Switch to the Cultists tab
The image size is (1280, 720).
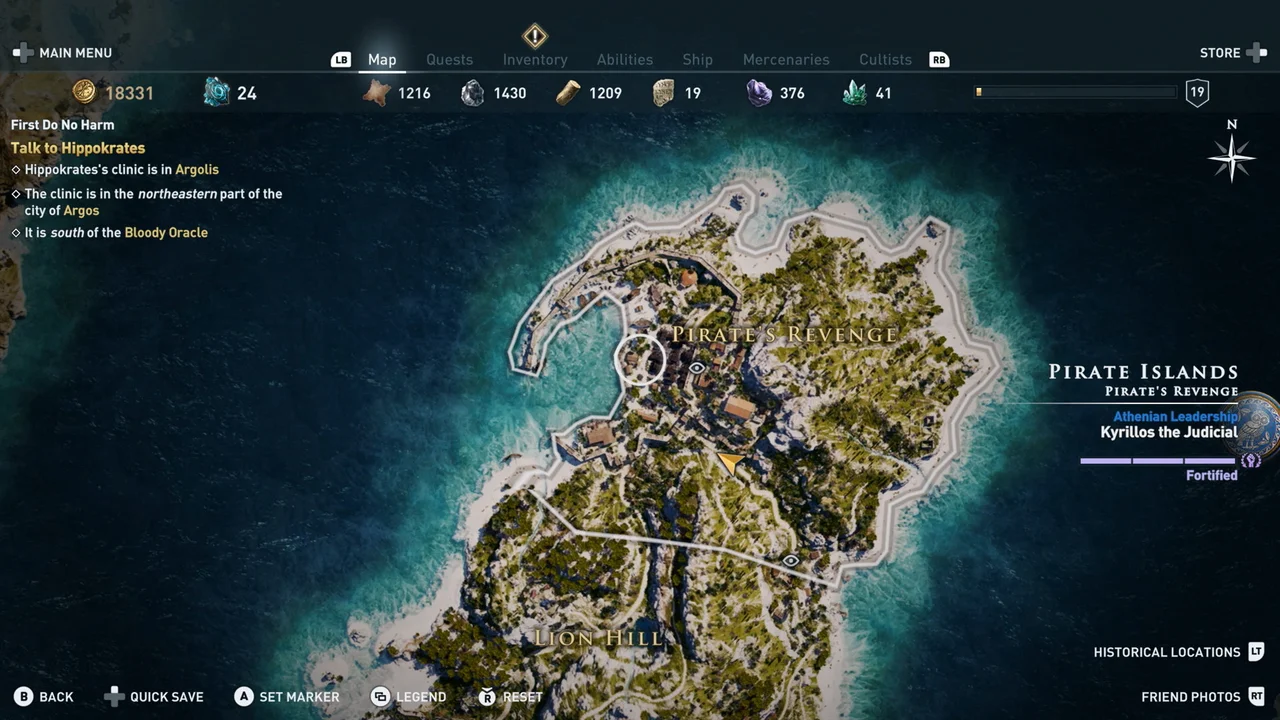click(885, 59)
